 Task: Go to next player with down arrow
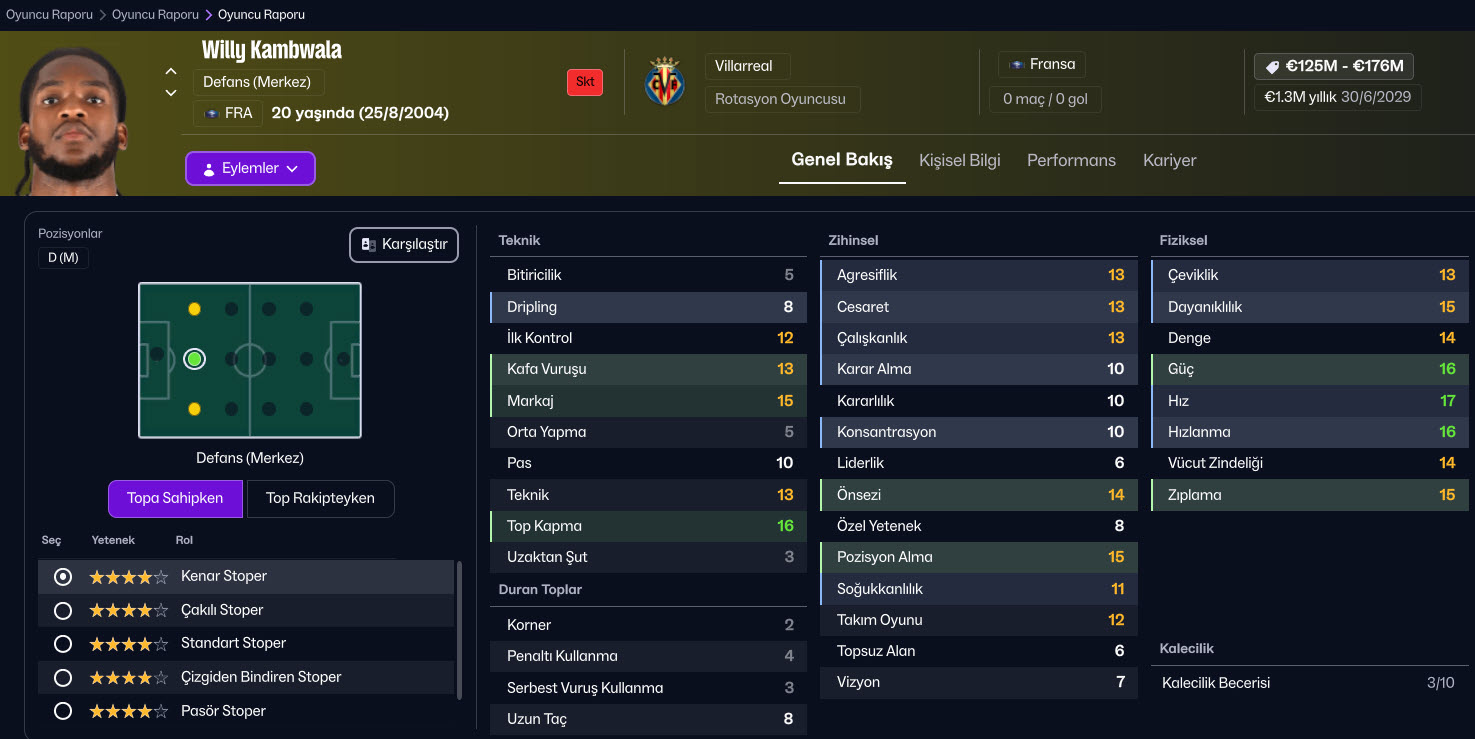tap(171, 93)
